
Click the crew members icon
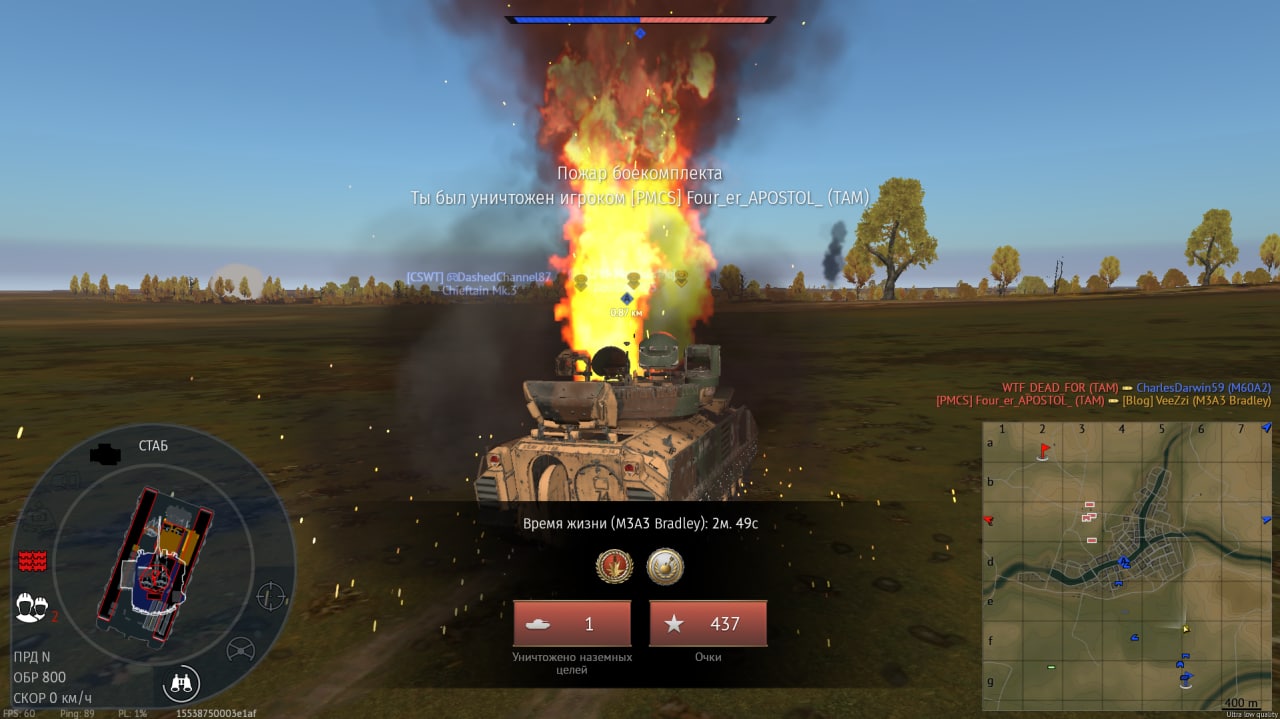32,606
